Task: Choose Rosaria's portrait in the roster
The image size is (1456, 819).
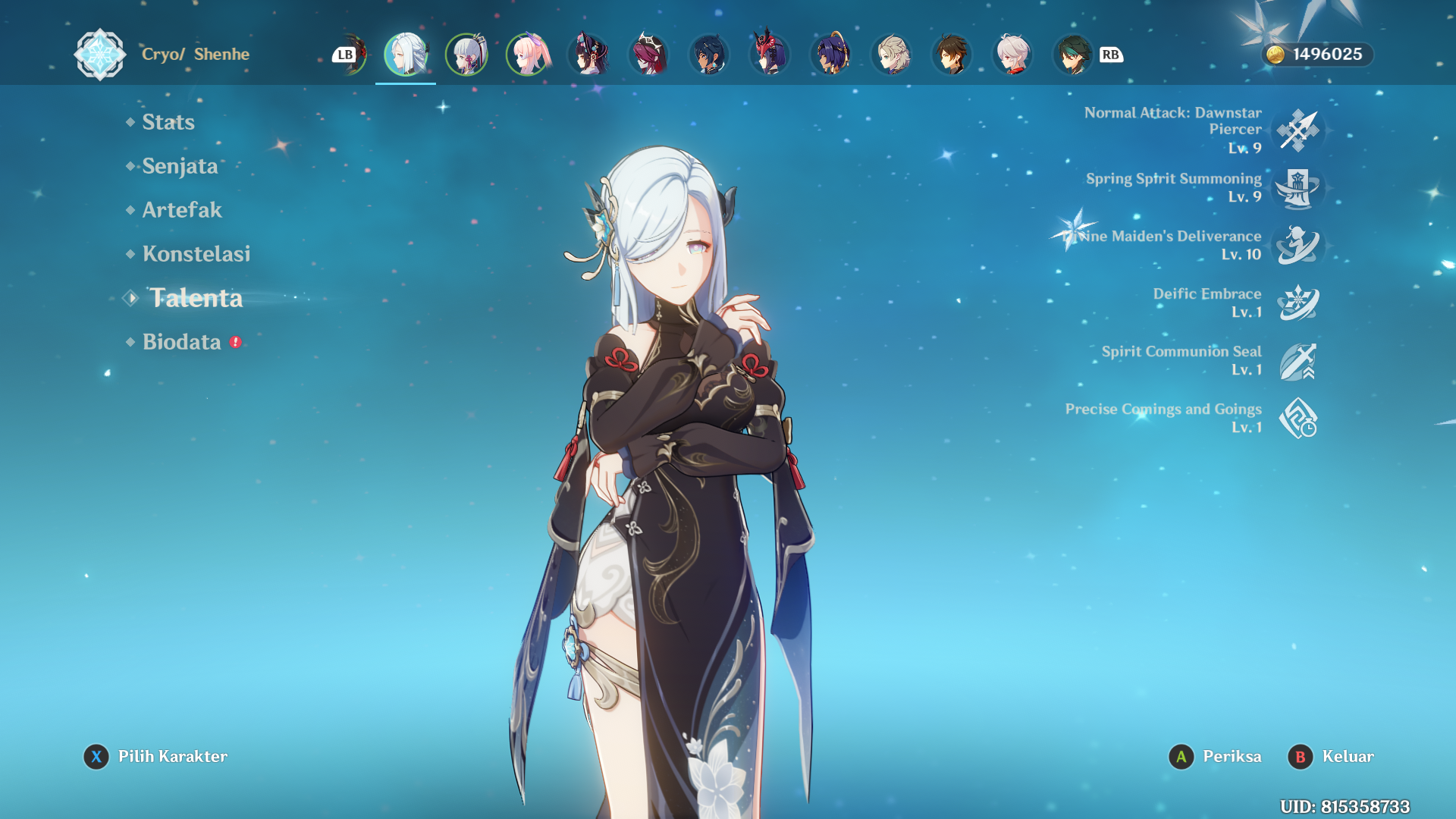Action: point(648,55)
